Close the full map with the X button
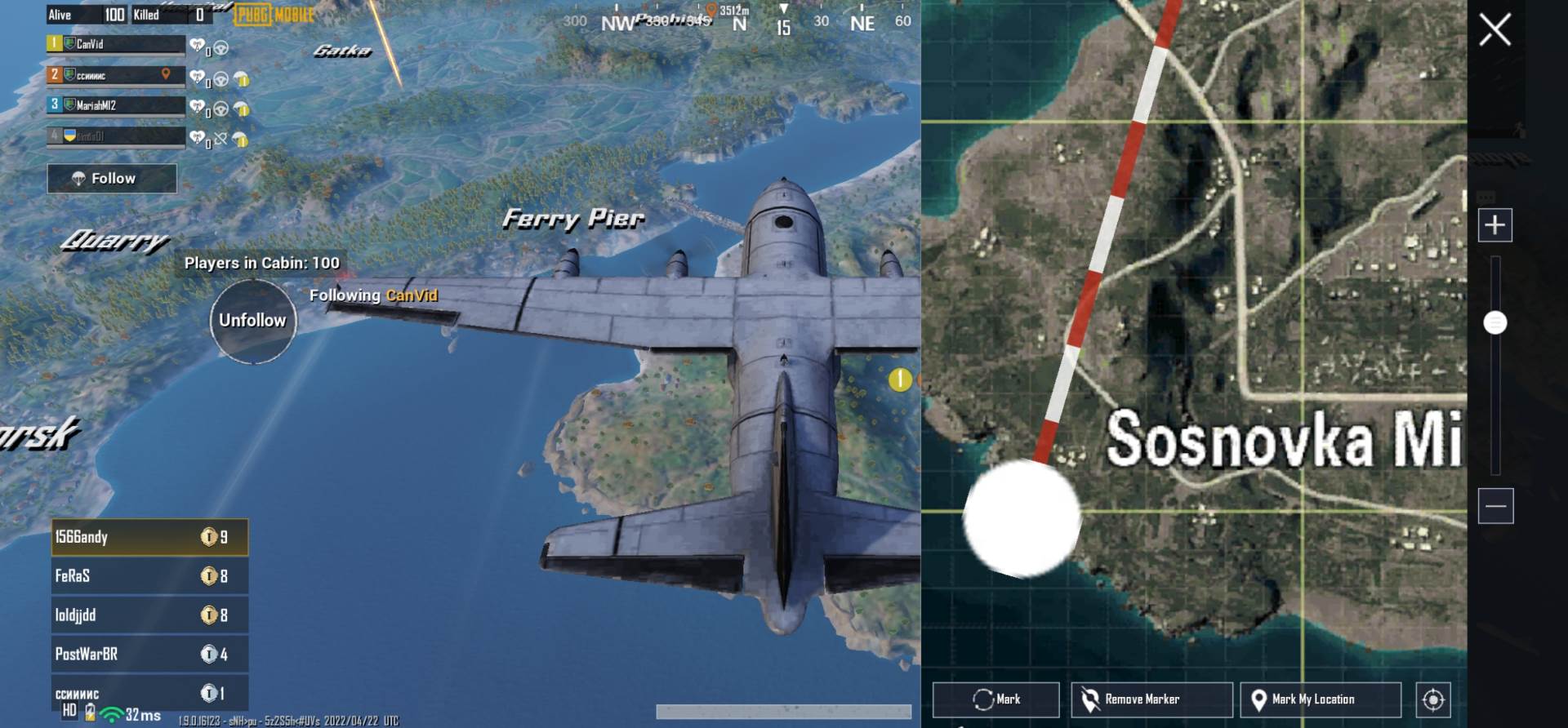 pyautogui.click(x=1494, y=29)
